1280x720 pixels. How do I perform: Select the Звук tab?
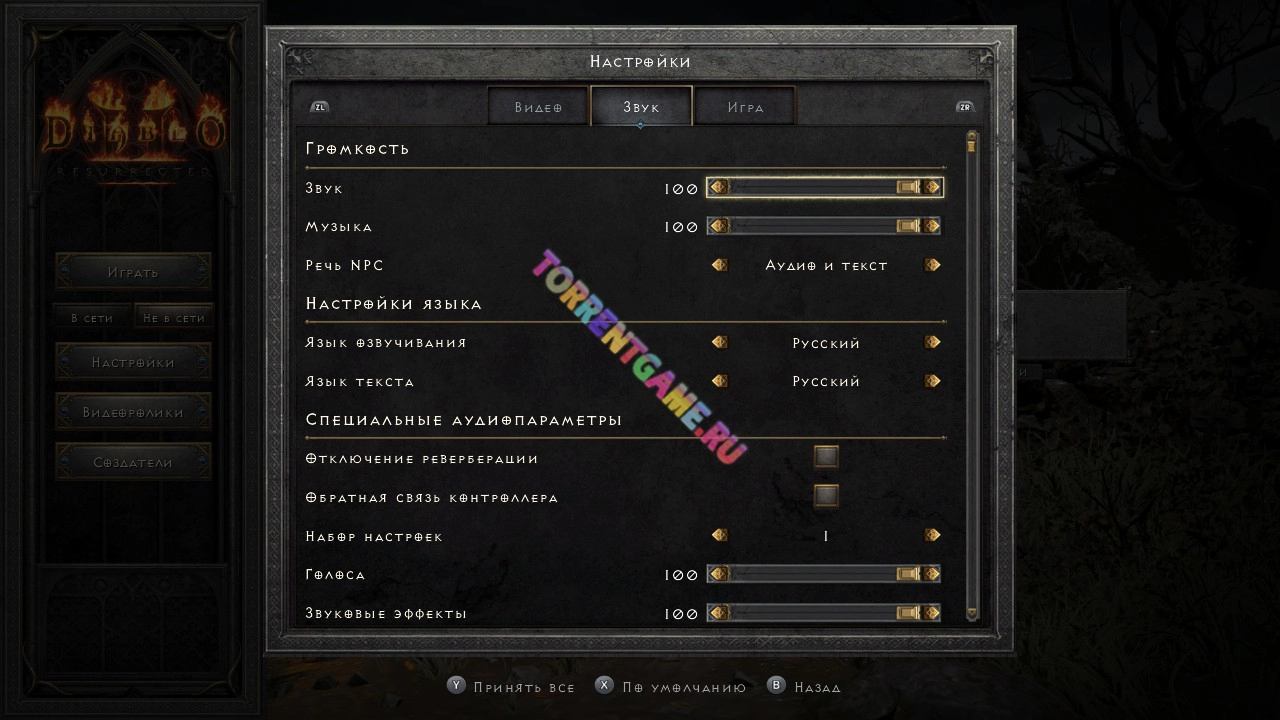pos(641,107)
